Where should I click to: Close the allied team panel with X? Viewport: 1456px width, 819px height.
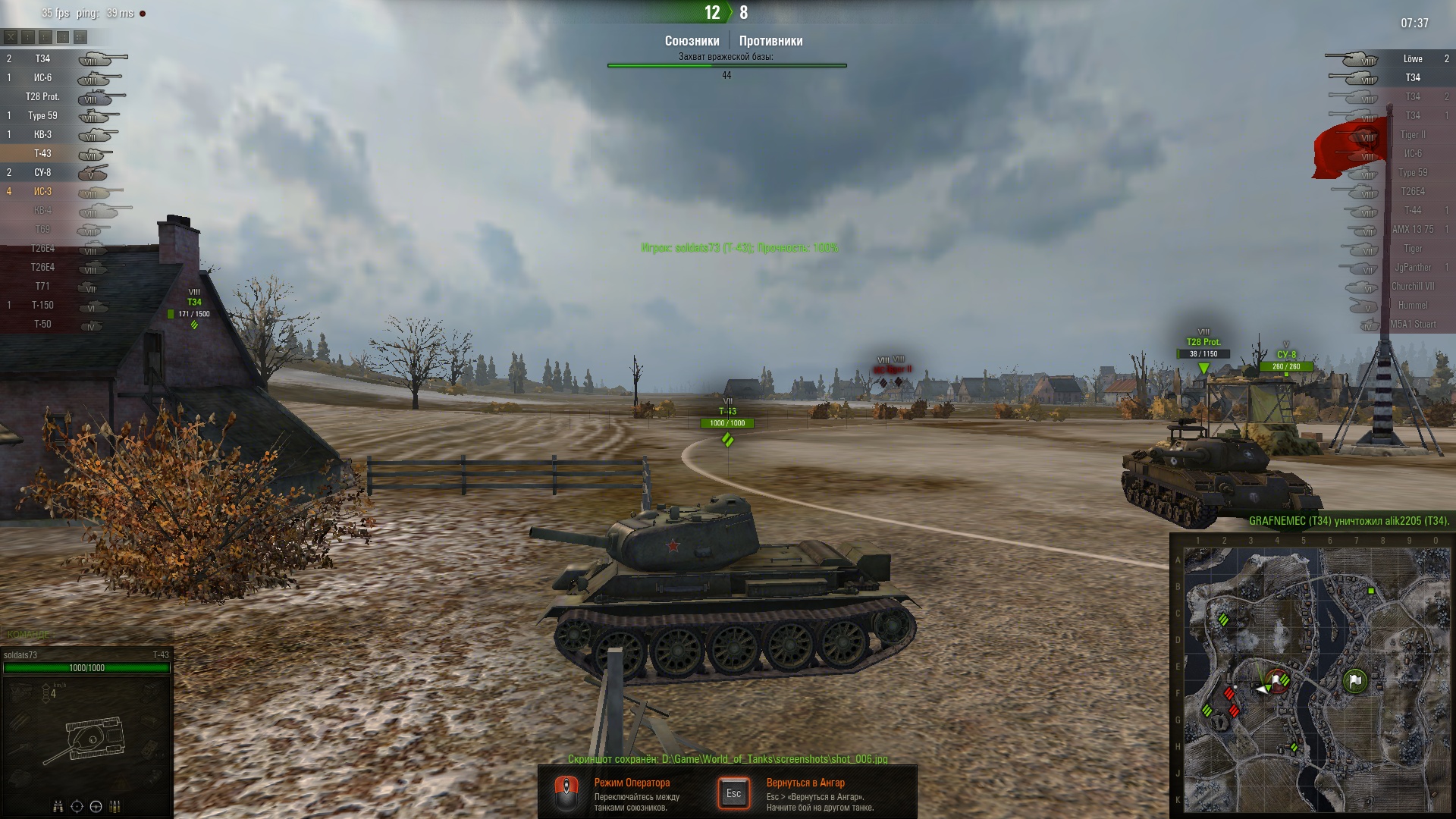(10, 36)
